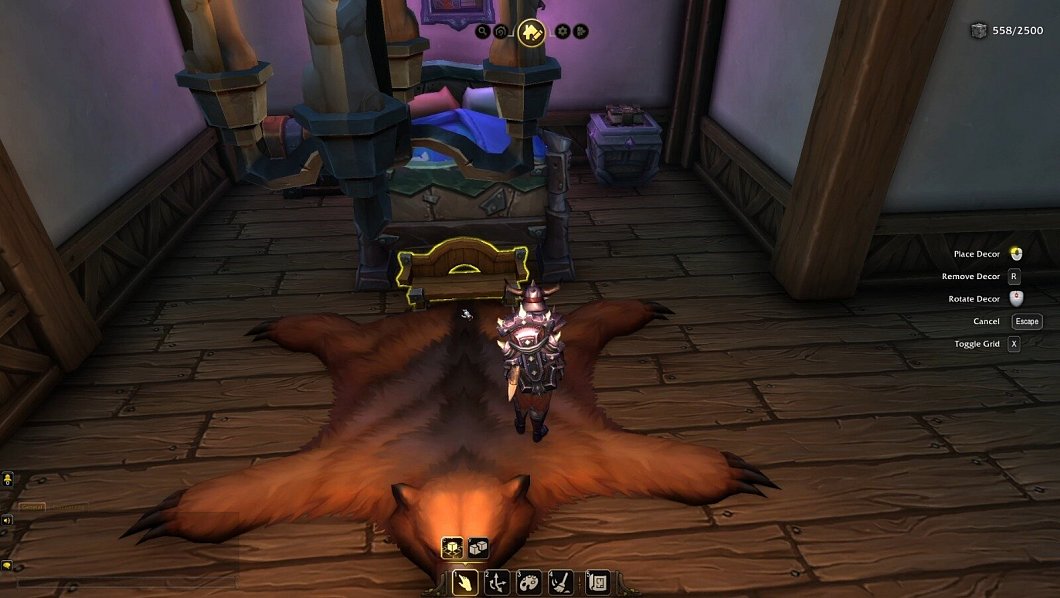Viewport: 1060px width, 598px height.
Task: Open the floor plan layout tool
Action: [598, 581]
